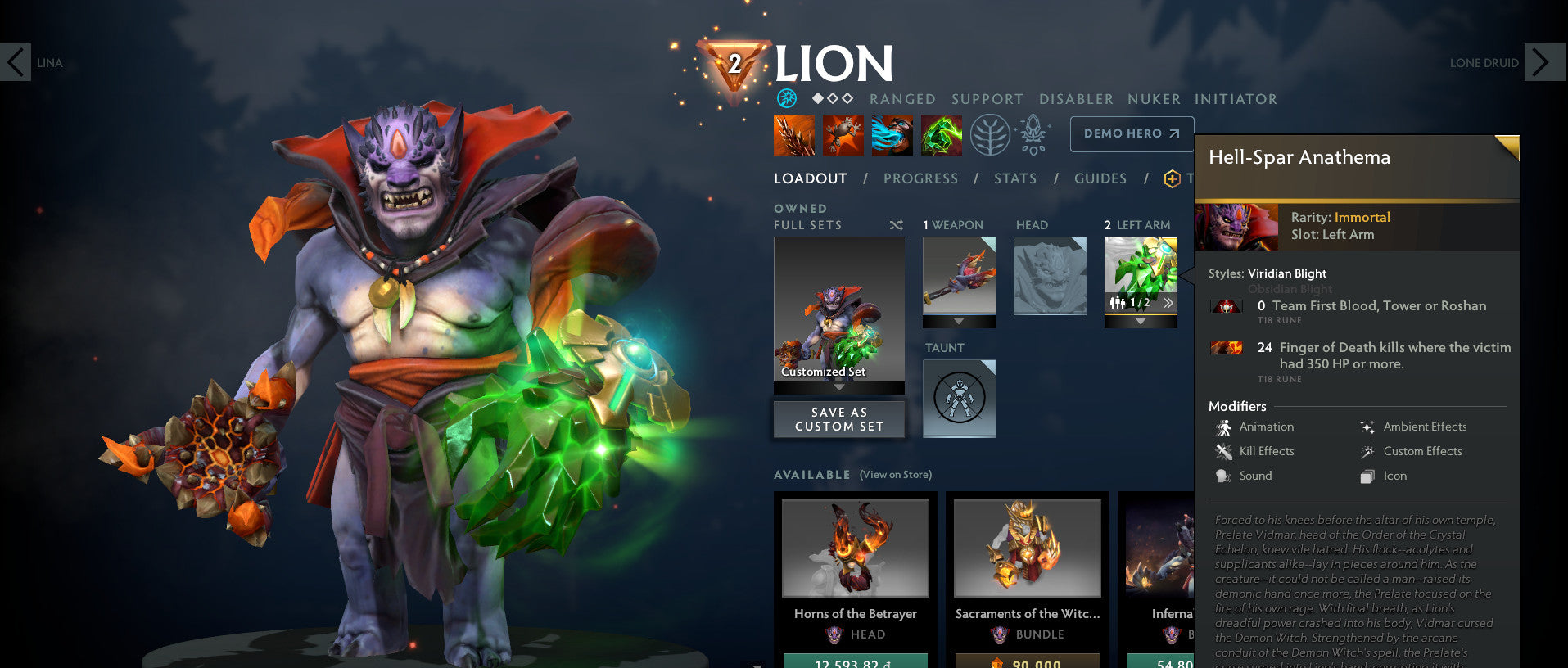Click the Taunt slot thumbnail

[x=958, y=397]
